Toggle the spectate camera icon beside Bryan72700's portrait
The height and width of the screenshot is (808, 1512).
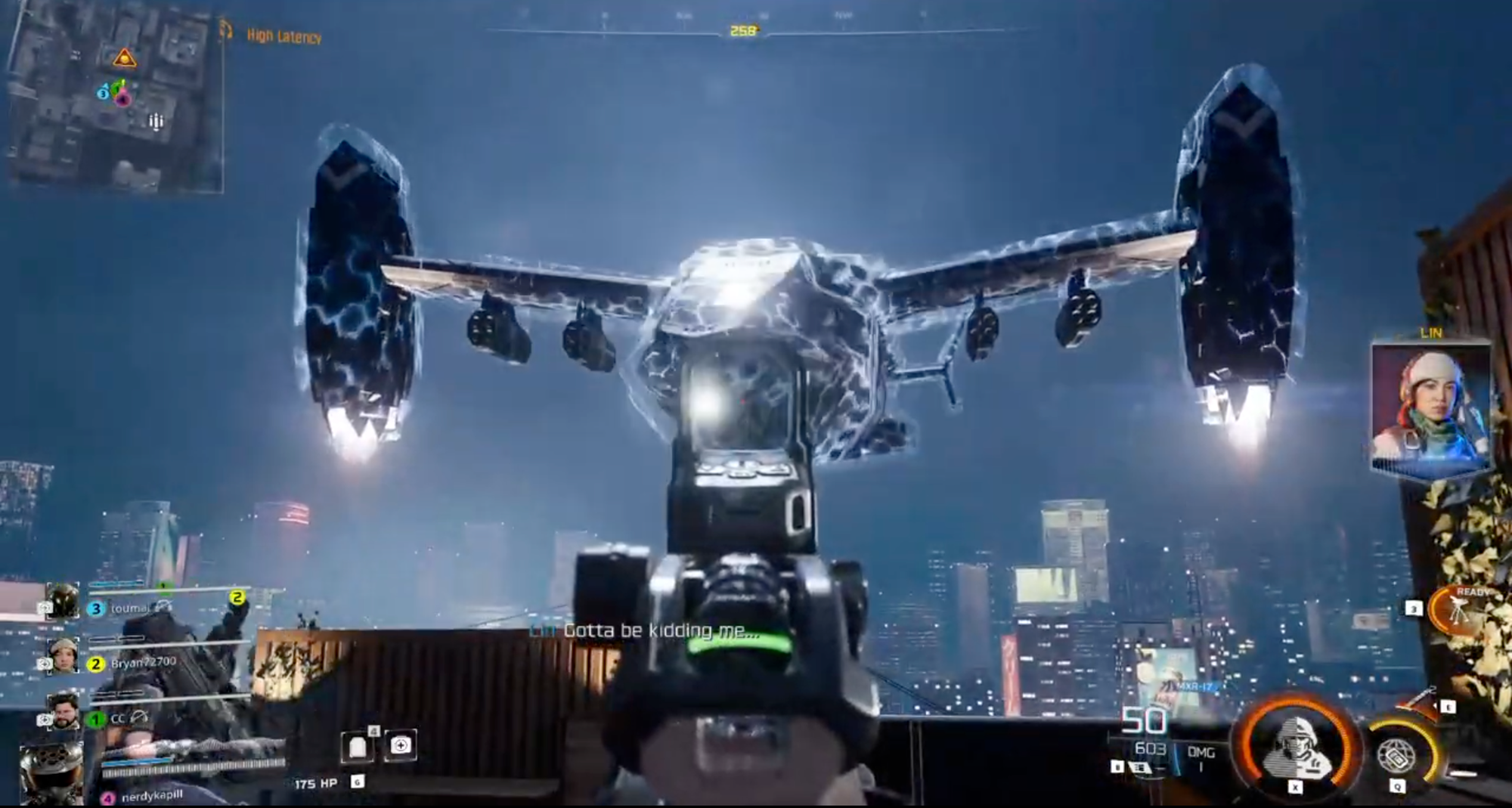tap(45, 664)
